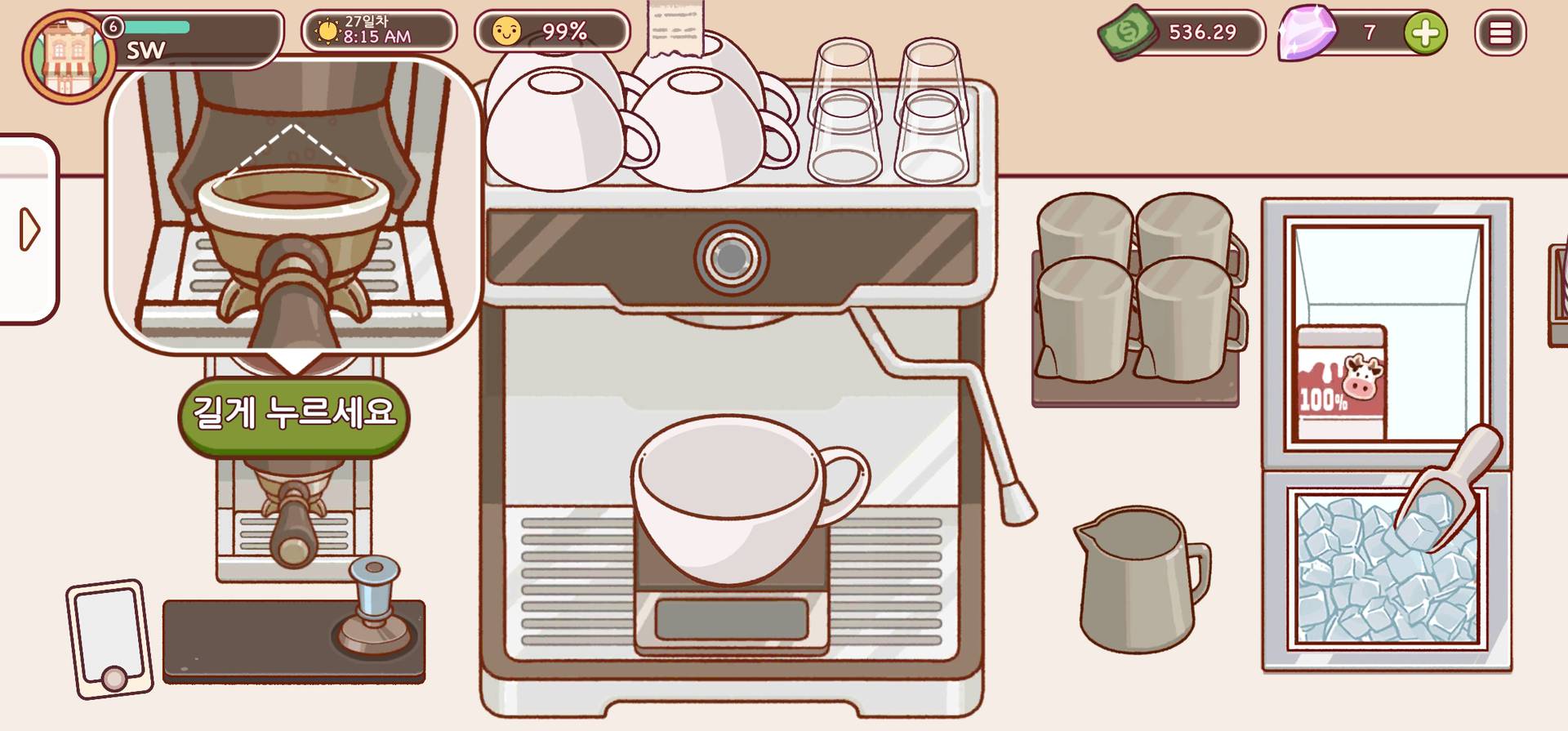
Task: Open the hamburger menu
Action: [1499, 33]
